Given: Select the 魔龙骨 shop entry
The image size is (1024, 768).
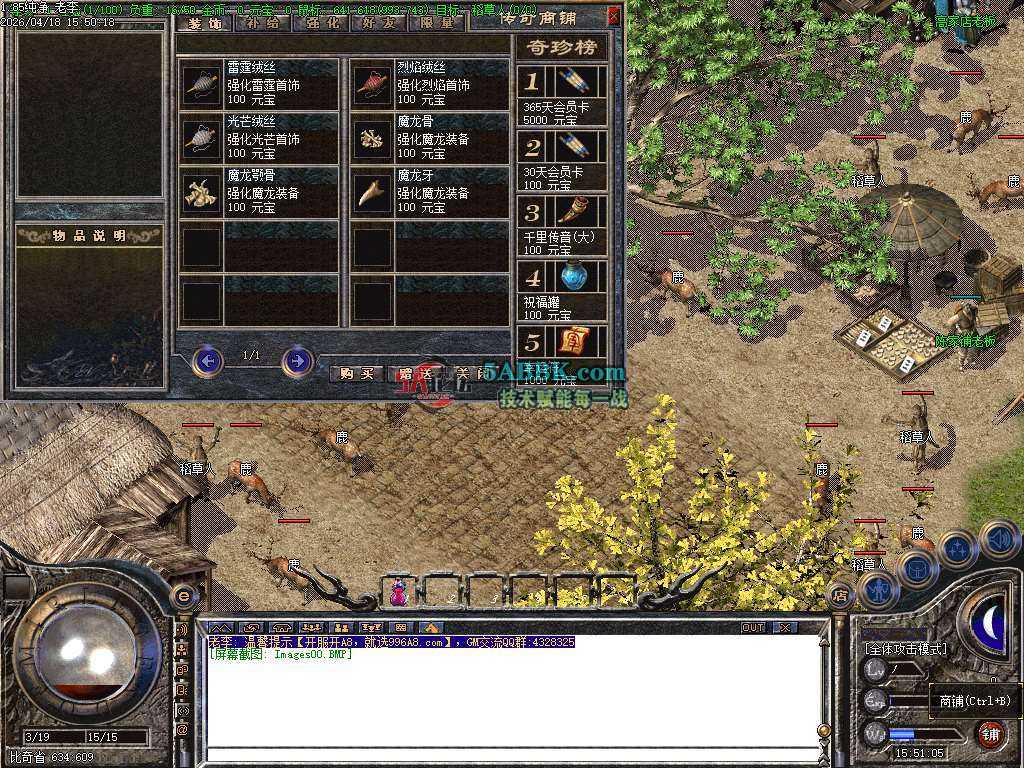Looking at the screenshot, I should 428,138.
